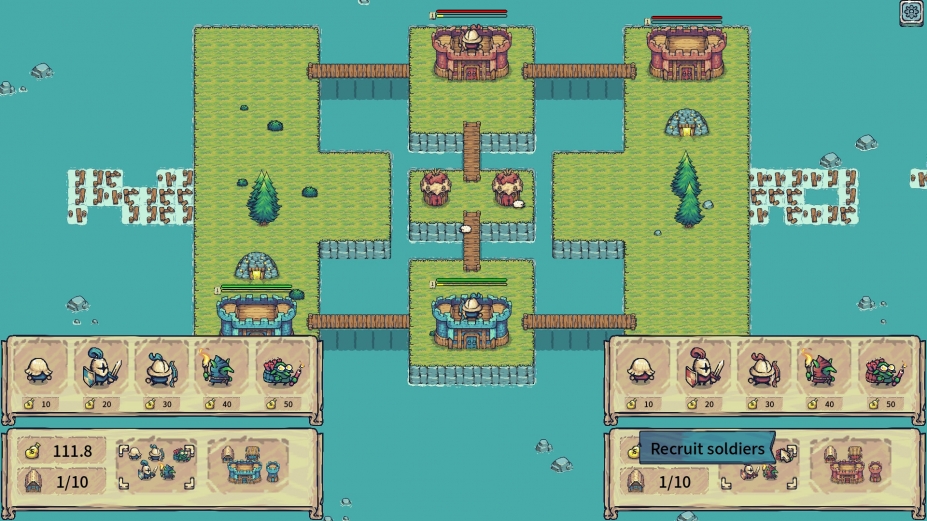Recruit the blue dynamite goblin for 50 gold

coord(280,371)
